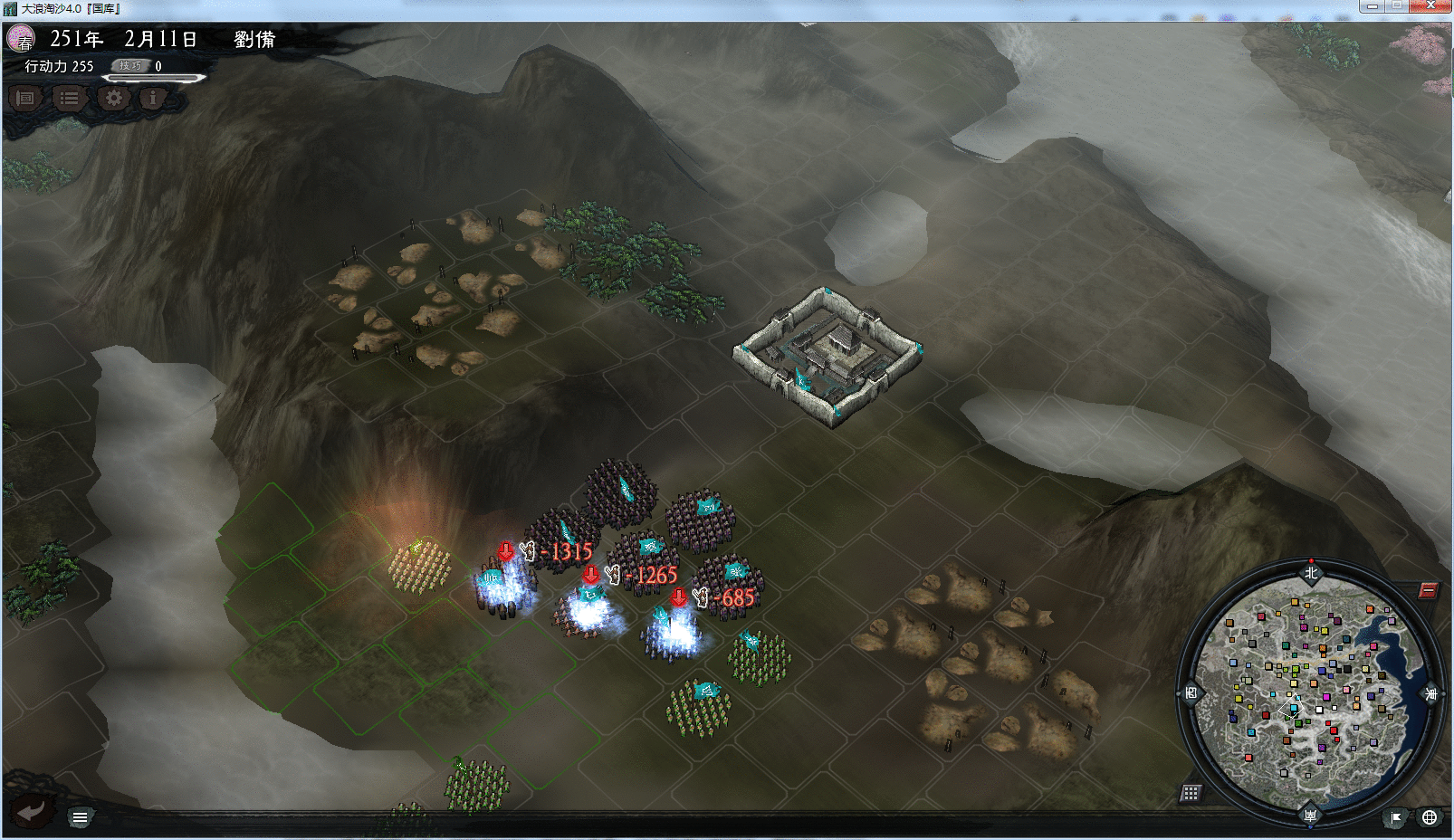Image resolution: width=1454 pixels, height=840 pixels.
Task: Toggle the grid overlay button
Action: pyautogui.click(x=1191, y=793)
